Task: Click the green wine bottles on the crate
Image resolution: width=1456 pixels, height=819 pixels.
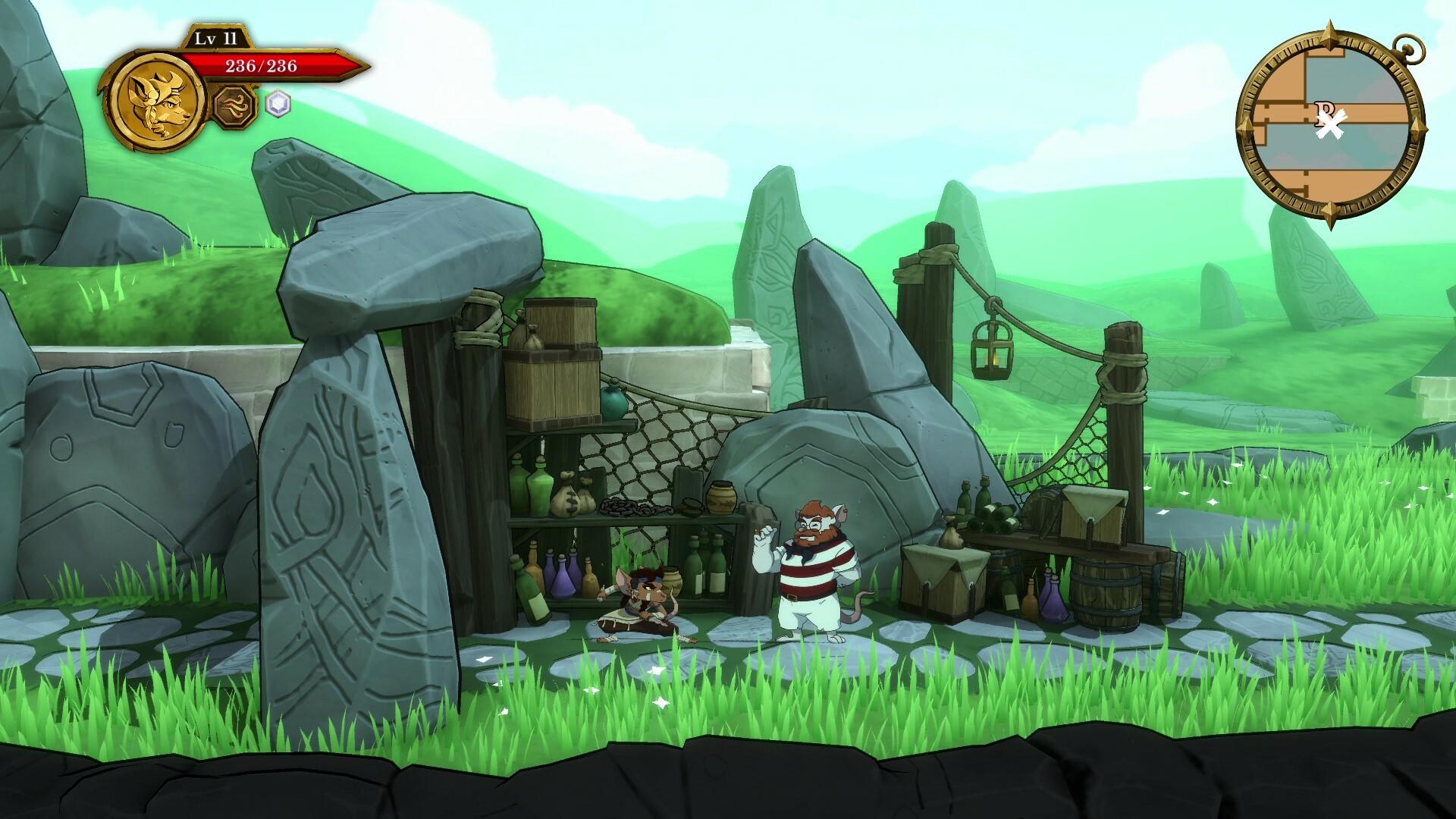Action: (x=993, y=516)
